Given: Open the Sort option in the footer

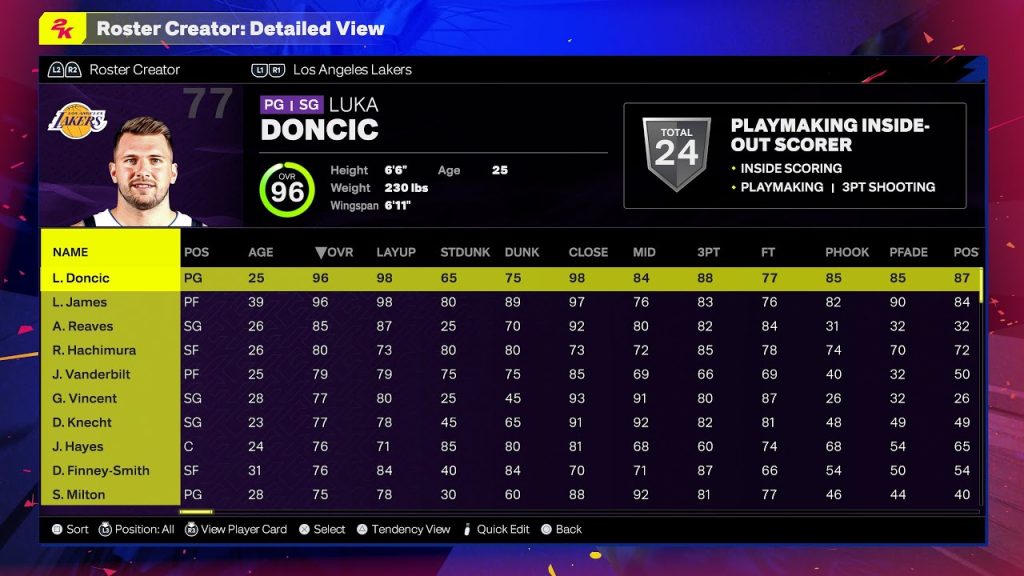Looking at the screenshot, I should [70, 529].
